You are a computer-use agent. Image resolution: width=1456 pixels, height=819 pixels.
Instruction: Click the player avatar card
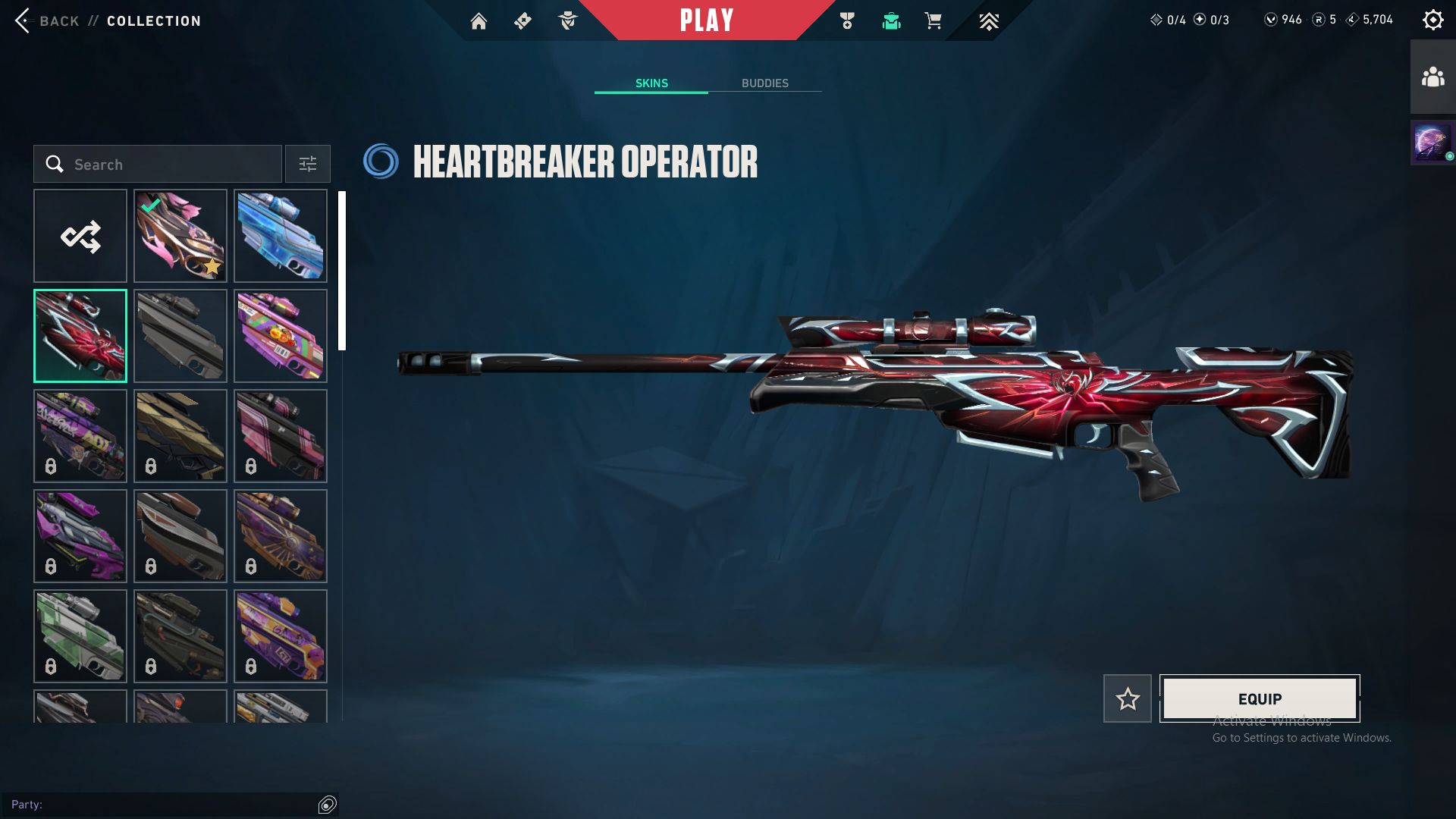[1432, 143]
